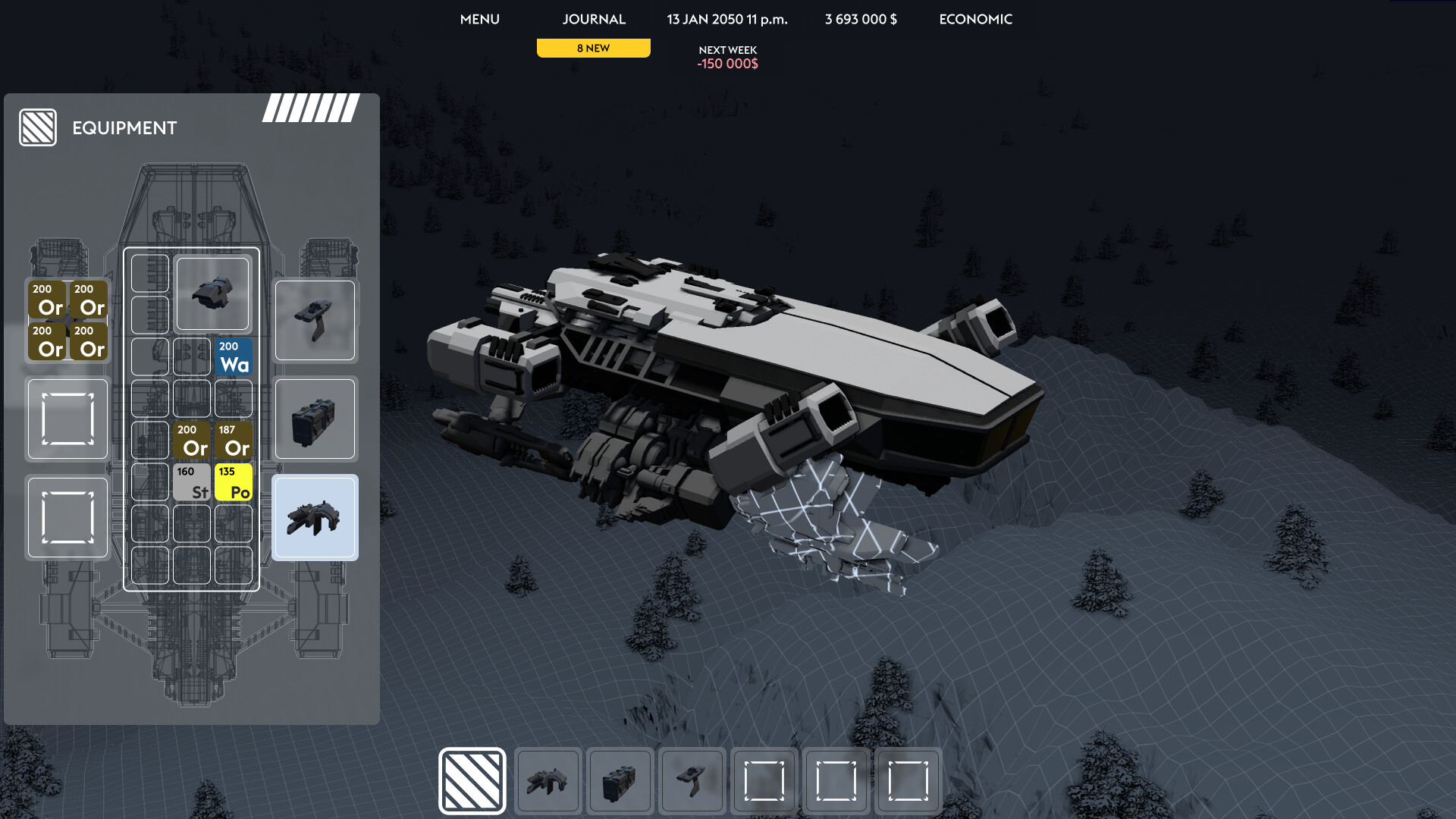Click the highlighted harvester slot in Equipment panel
Viewport: 1456px width, 819px height.
tap(315, 516)
